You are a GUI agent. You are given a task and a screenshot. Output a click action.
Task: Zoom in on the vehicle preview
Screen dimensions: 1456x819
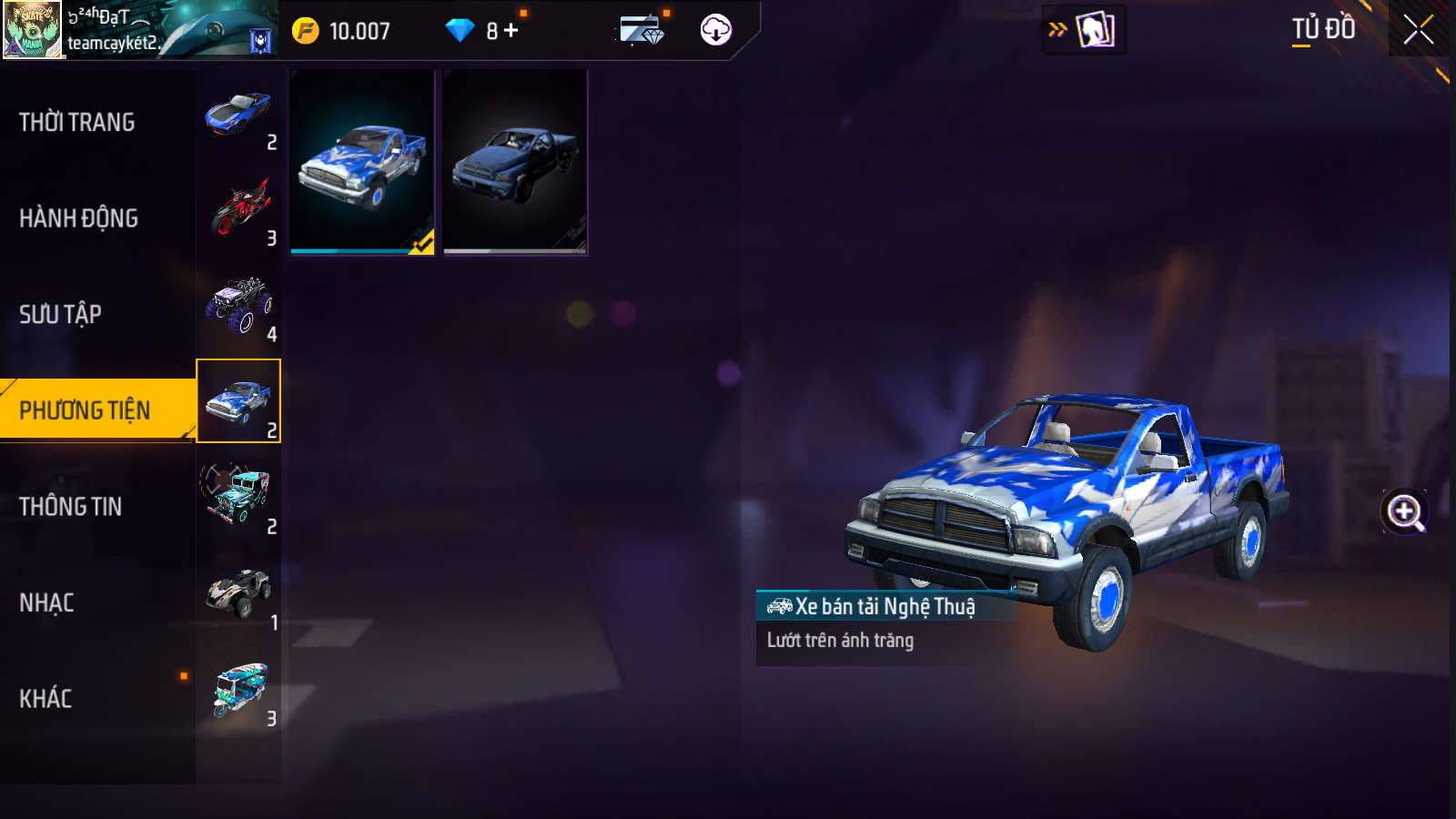point(1404,511)
